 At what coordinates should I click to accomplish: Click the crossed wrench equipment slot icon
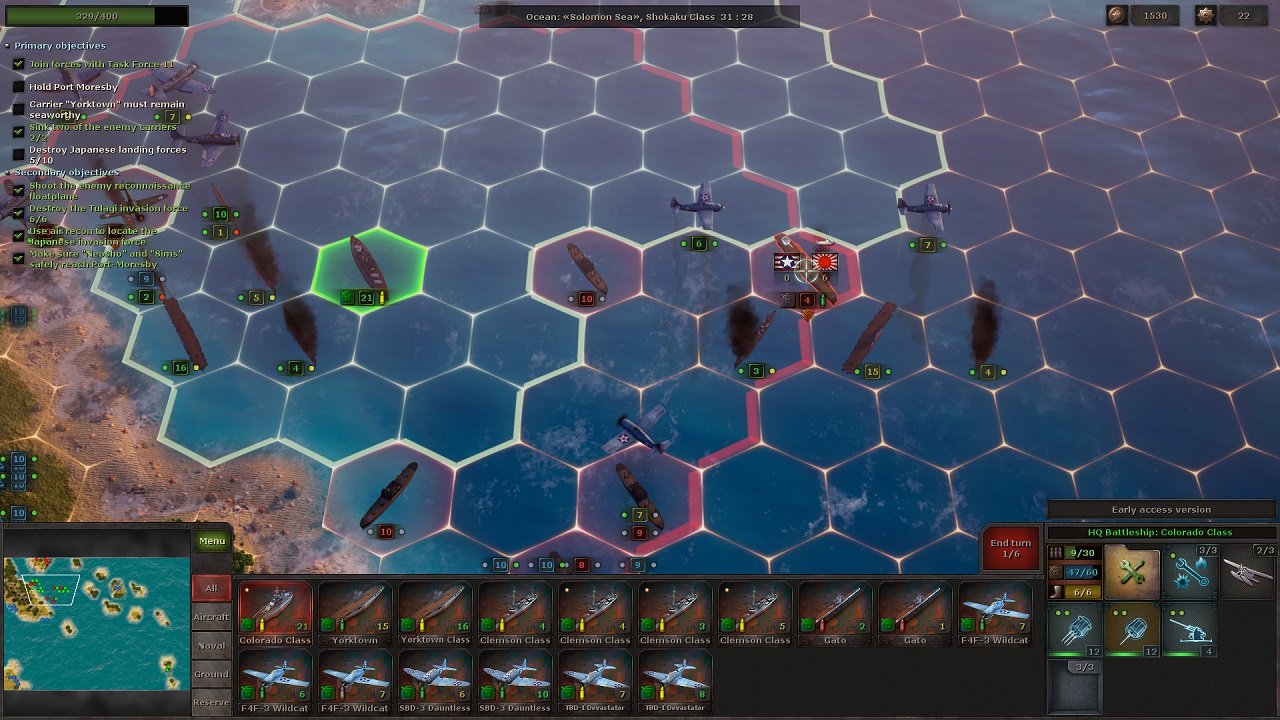1131,571
